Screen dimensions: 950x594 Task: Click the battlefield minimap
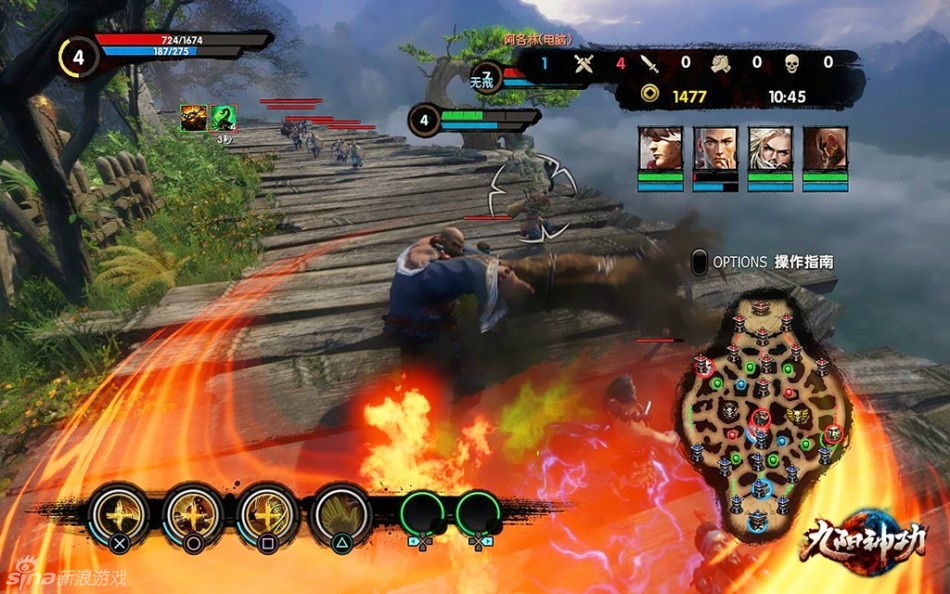click(x=763, y=408)
